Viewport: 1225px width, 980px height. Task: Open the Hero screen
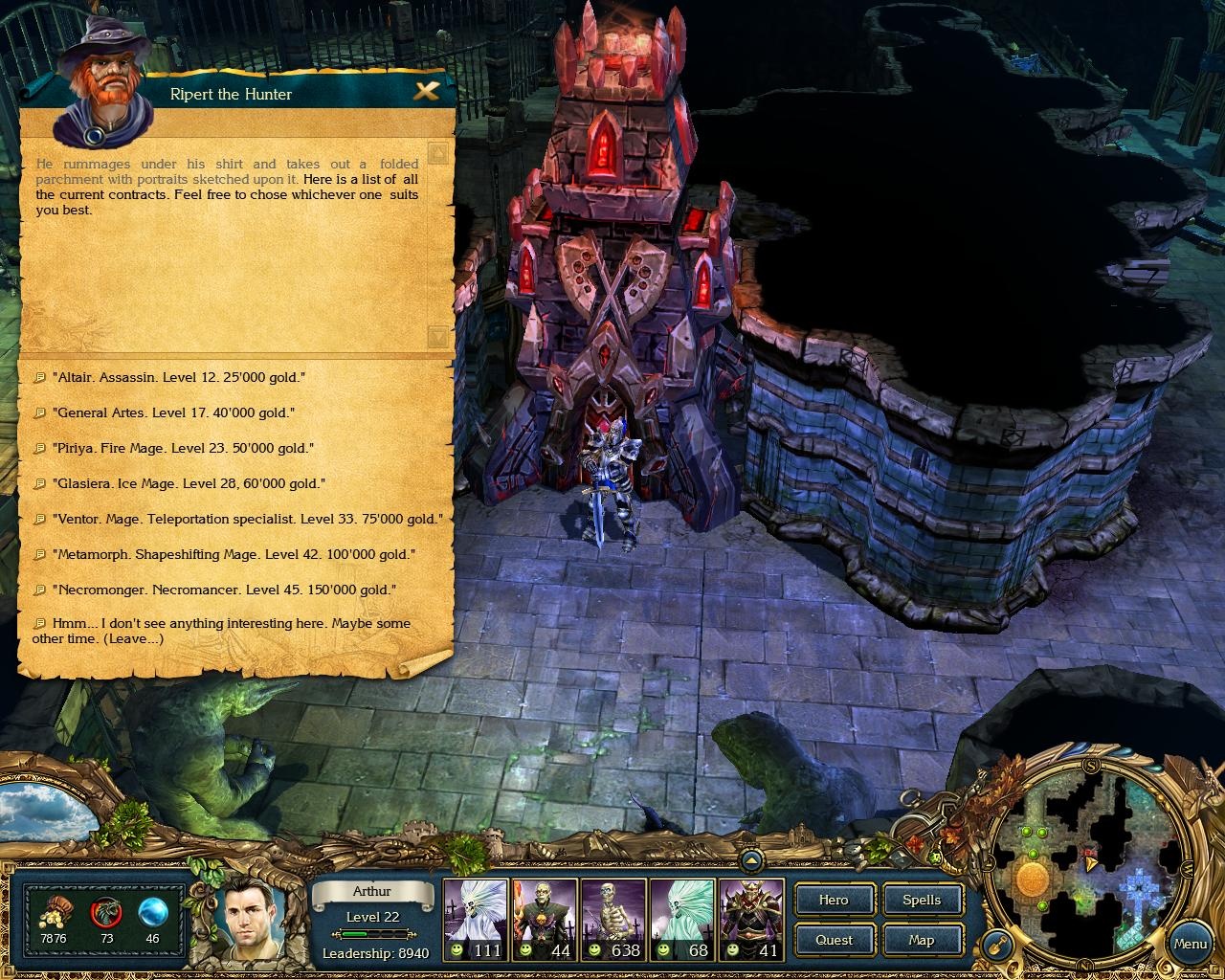(x=833, y=900)
